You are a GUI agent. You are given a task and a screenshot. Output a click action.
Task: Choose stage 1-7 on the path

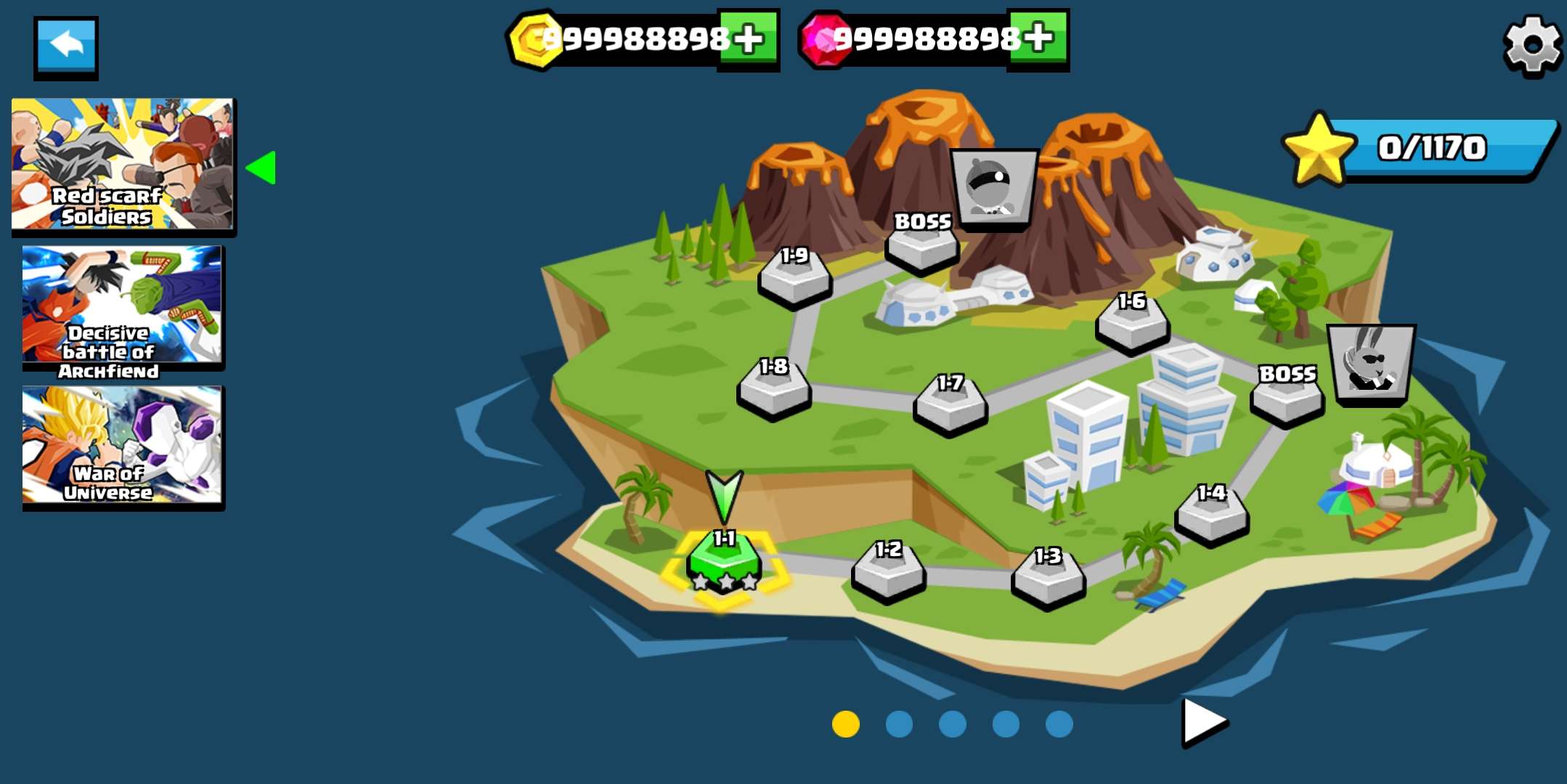pos(950,405)
